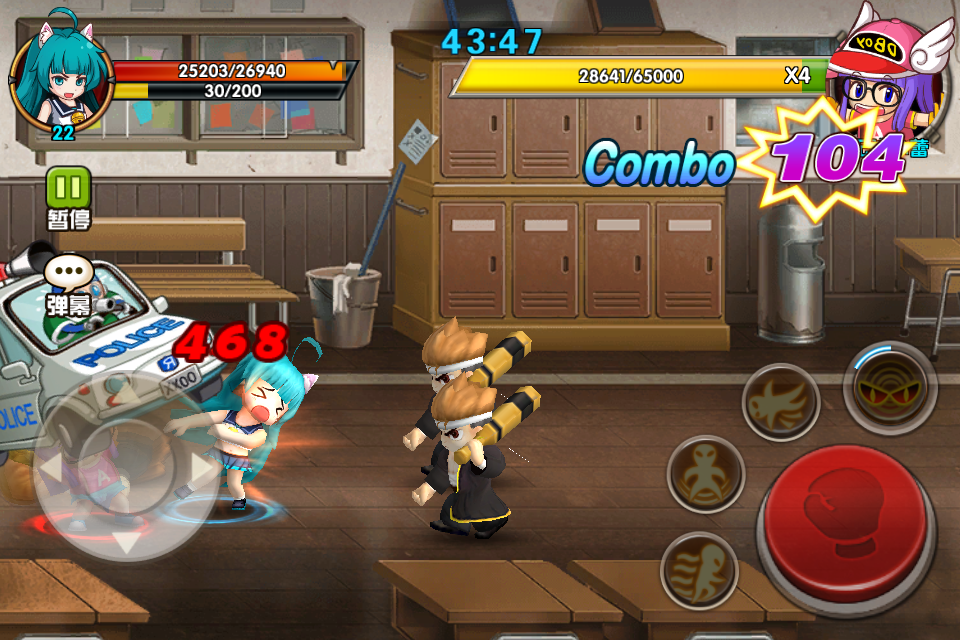
Task: Tap the joystick's down arrow
Action: 126,542
